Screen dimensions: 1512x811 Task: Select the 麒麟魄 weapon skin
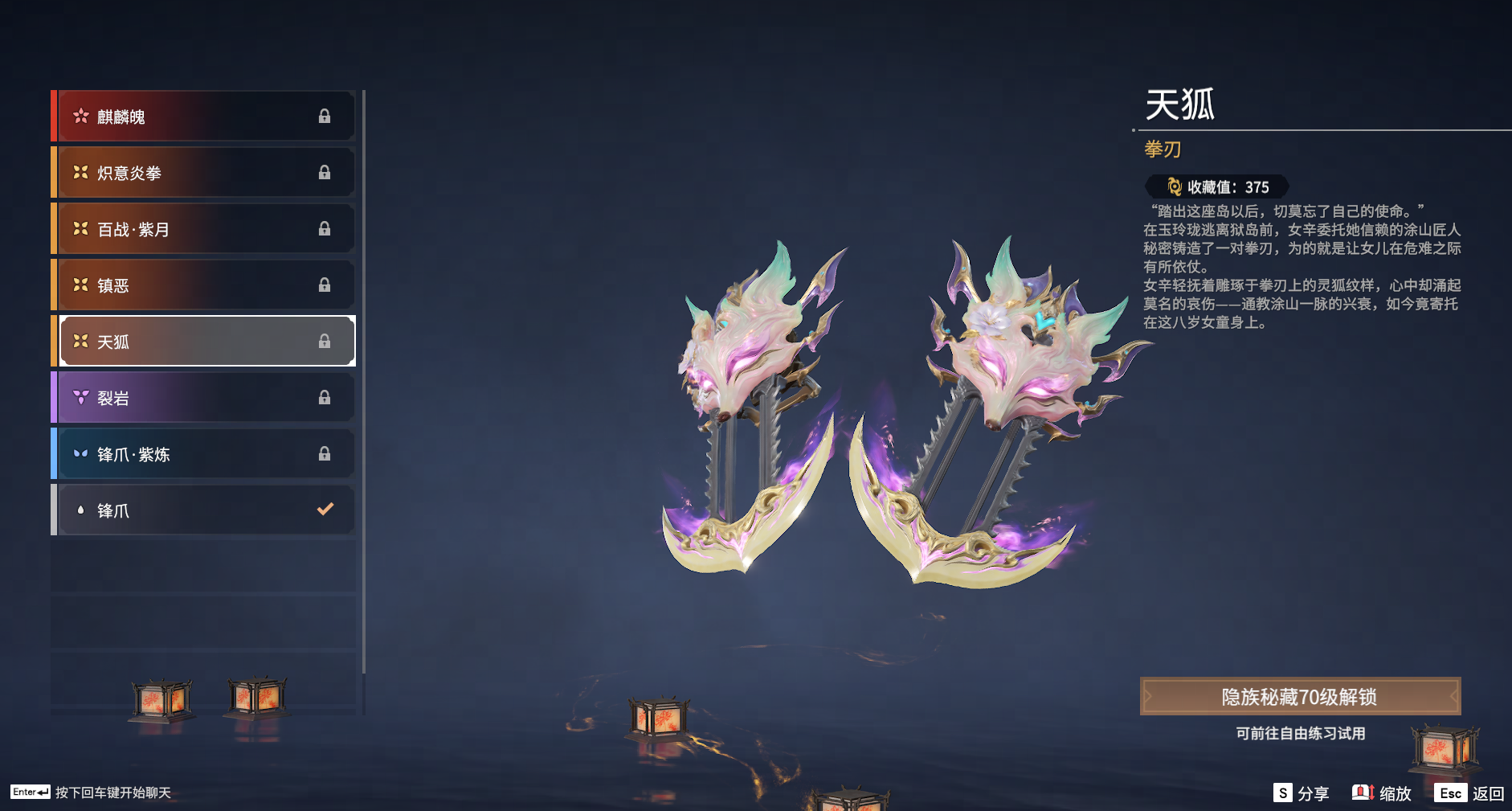[206, 117]
